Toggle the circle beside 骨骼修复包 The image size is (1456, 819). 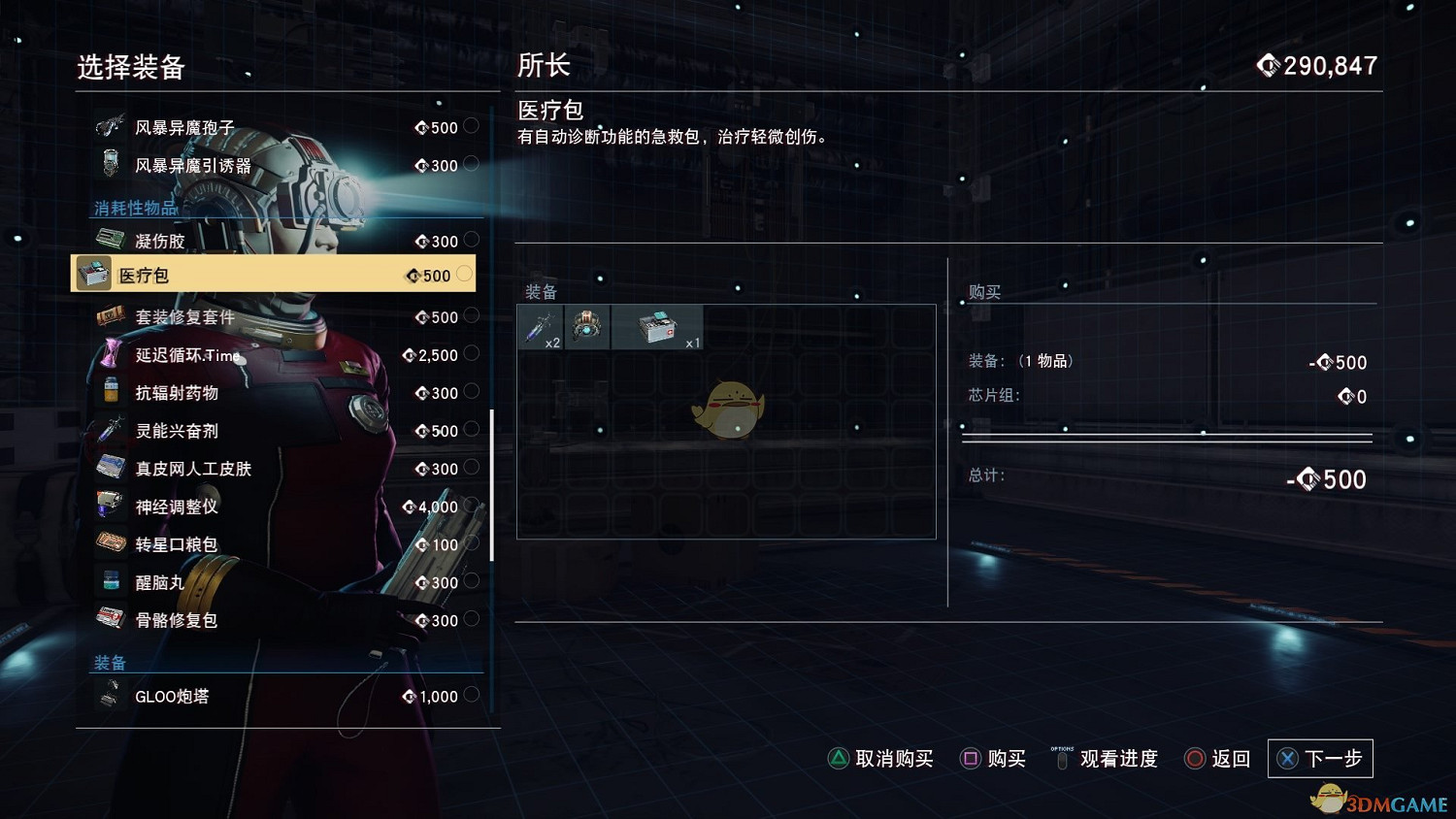(472, 619)
